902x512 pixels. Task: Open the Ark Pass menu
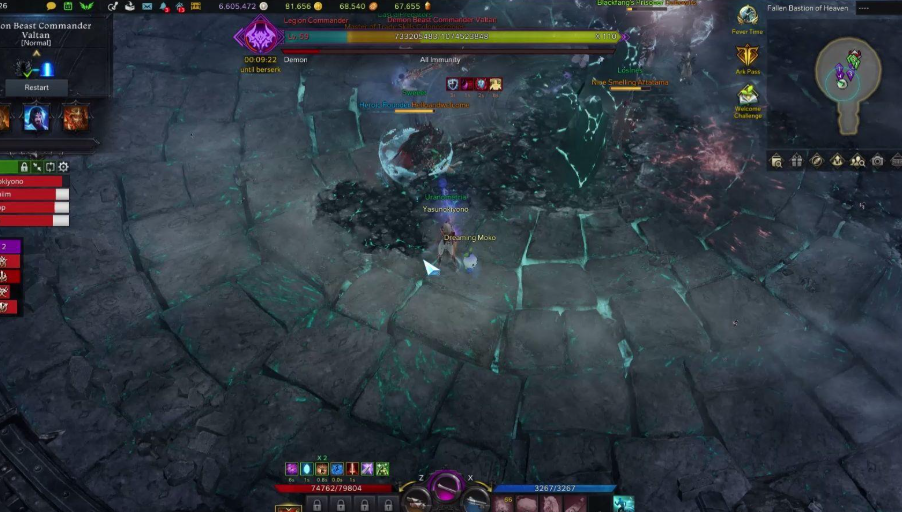tap(747, 57)
